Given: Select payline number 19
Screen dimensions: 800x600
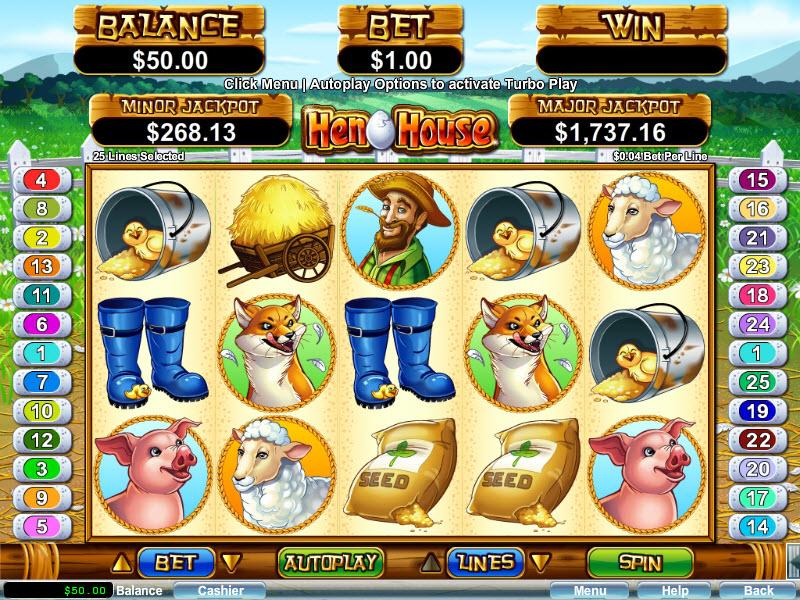Looking at the screenshot, I should click(x=757, y=410).
